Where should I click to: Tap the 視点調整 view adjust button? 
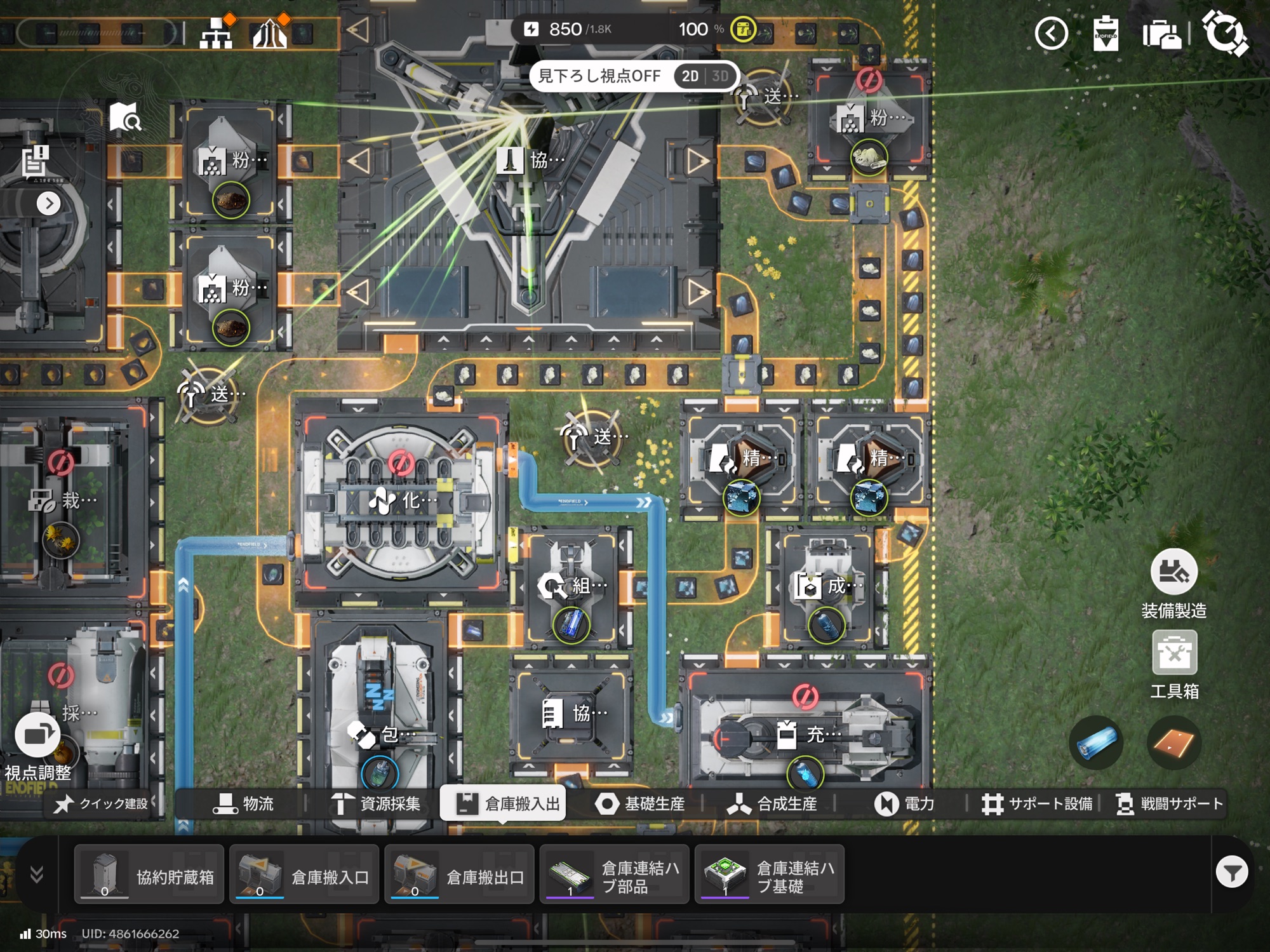pyautogui.click(x=37, y=735)
